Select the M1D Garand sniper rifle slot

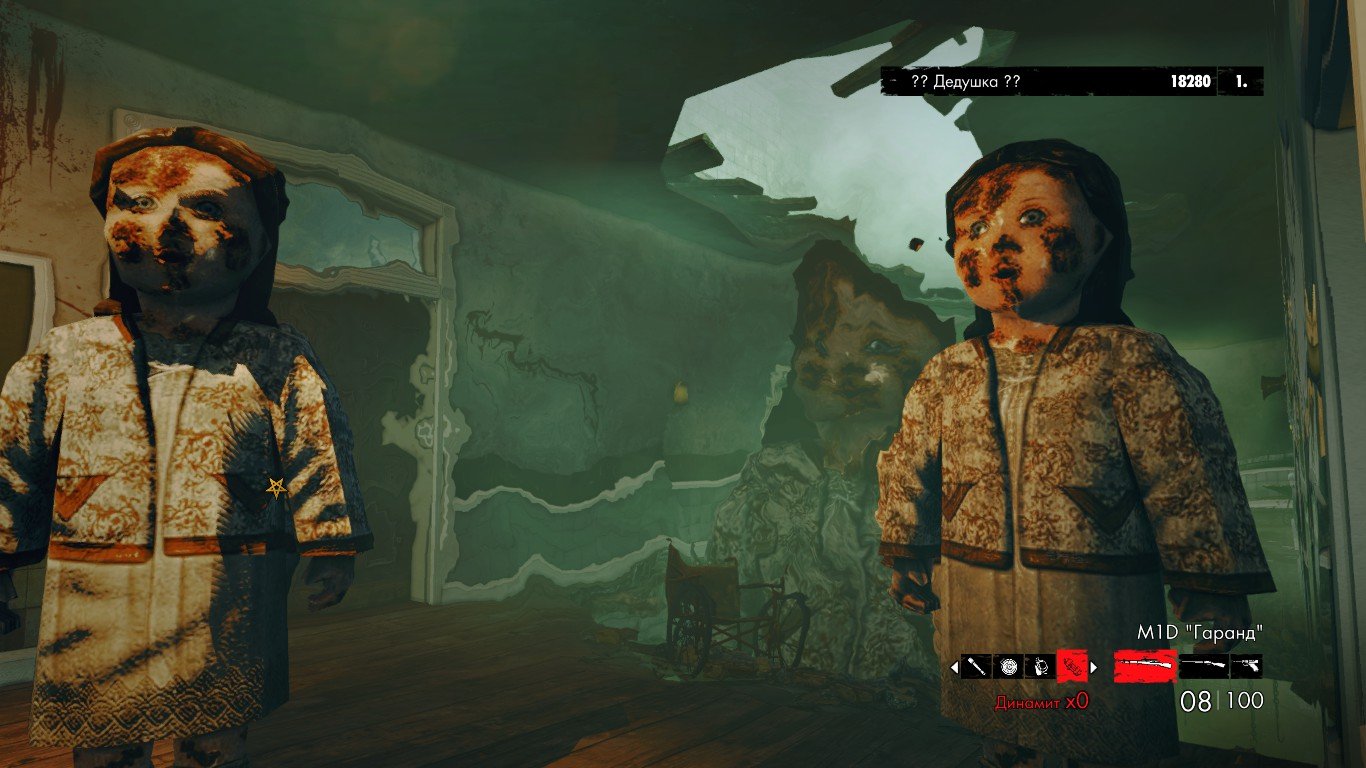[1145, 666]
